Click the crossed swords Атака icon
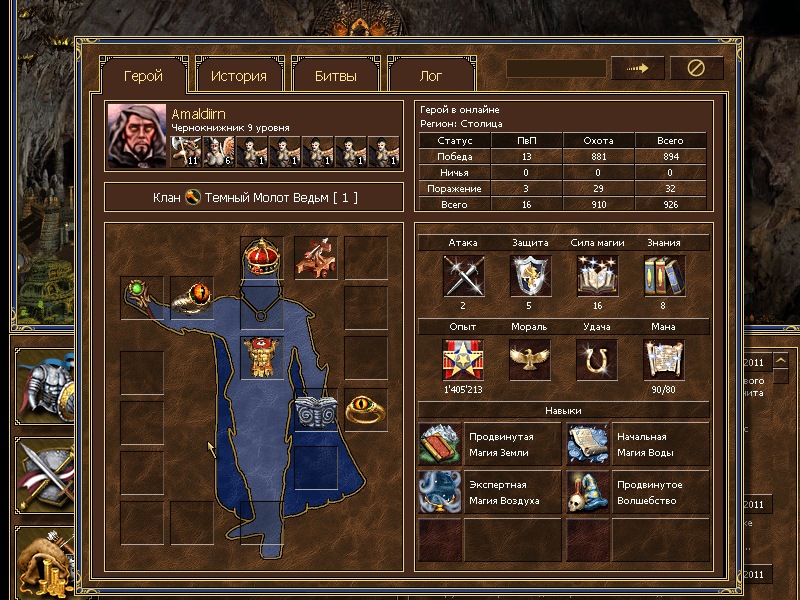The height and width of the screenshot is (600, 800). (463, 276)
